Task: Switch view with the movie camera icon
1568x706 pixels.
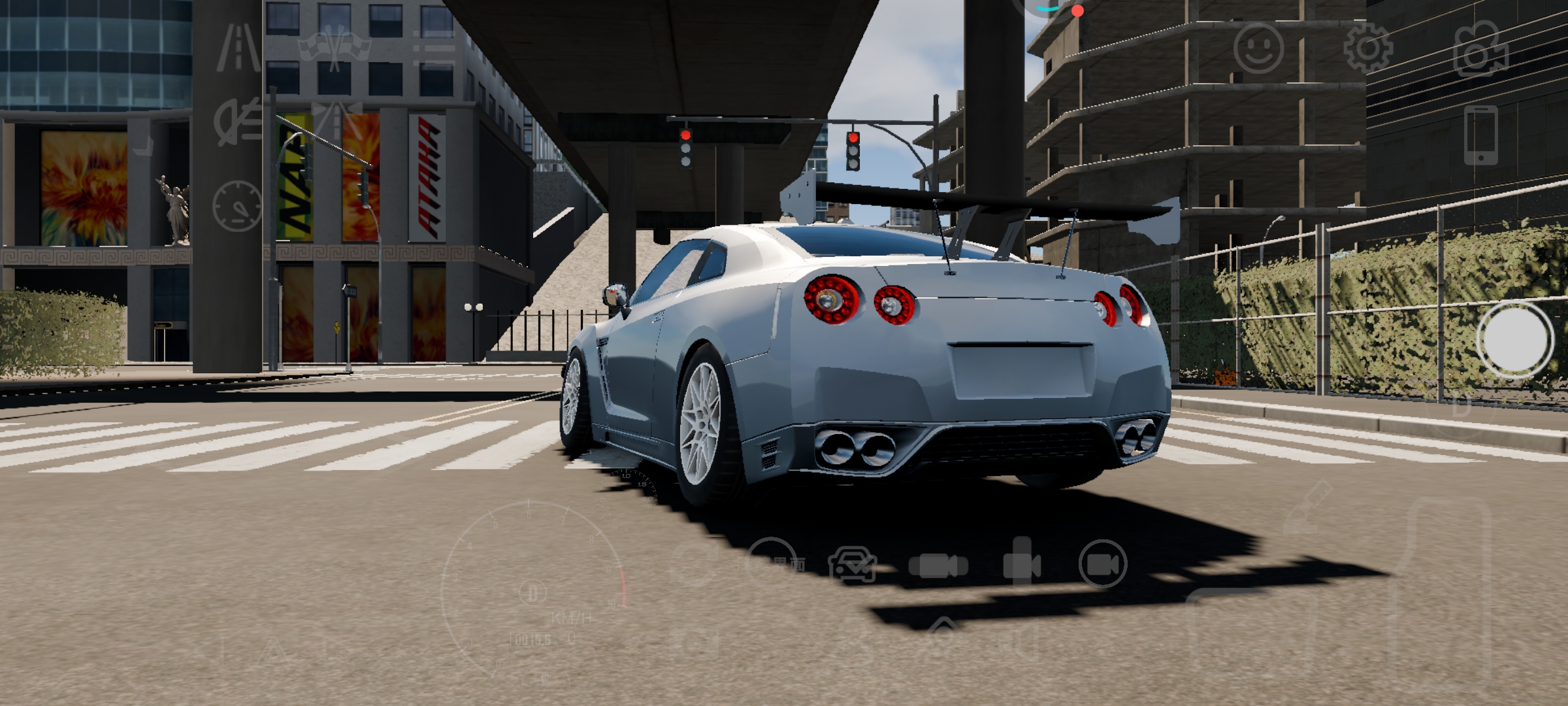Action: (x=1480, y=49)
